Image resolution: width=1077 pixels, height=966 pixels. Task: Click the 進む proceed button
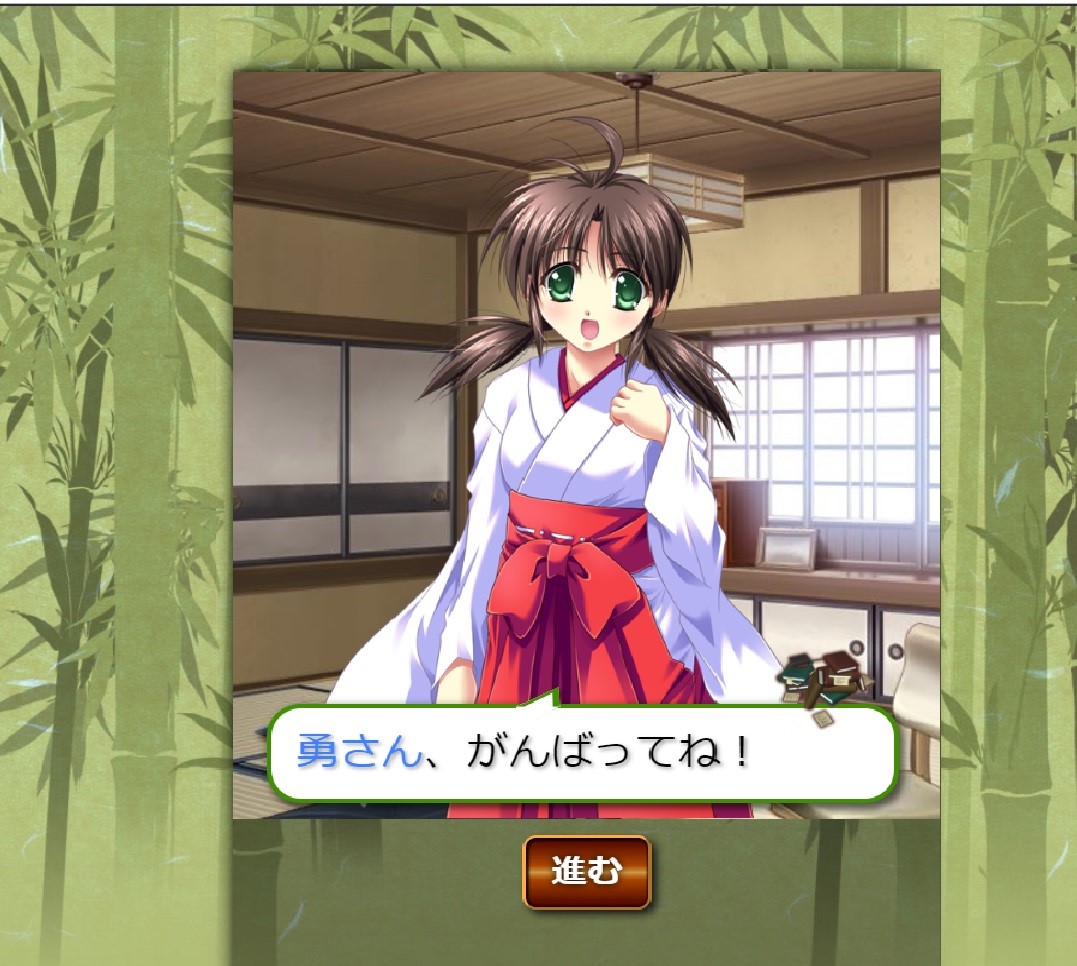[586, 872]
